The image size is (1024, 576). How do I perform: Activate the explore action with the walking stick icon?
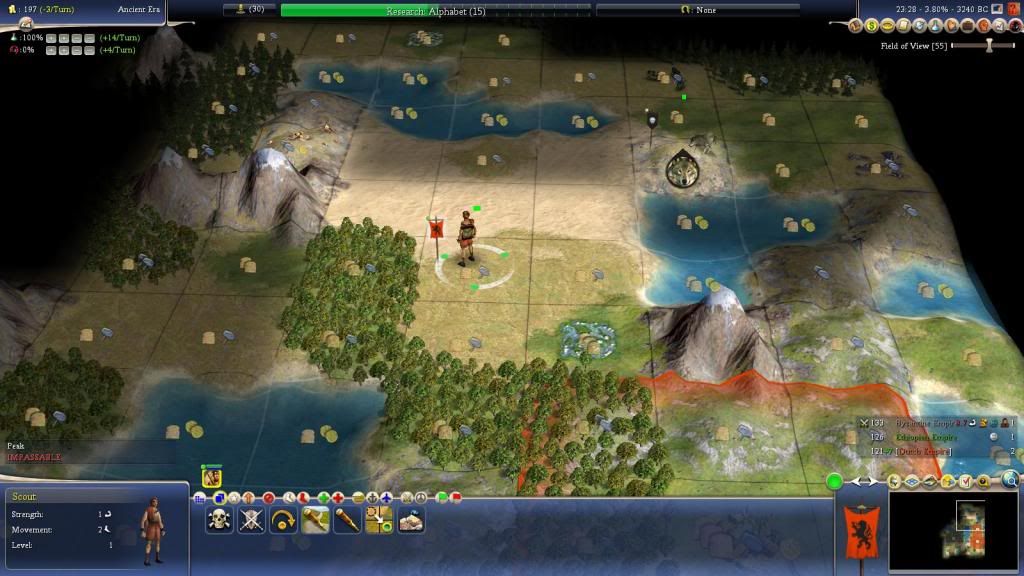(x=316, y=519)
